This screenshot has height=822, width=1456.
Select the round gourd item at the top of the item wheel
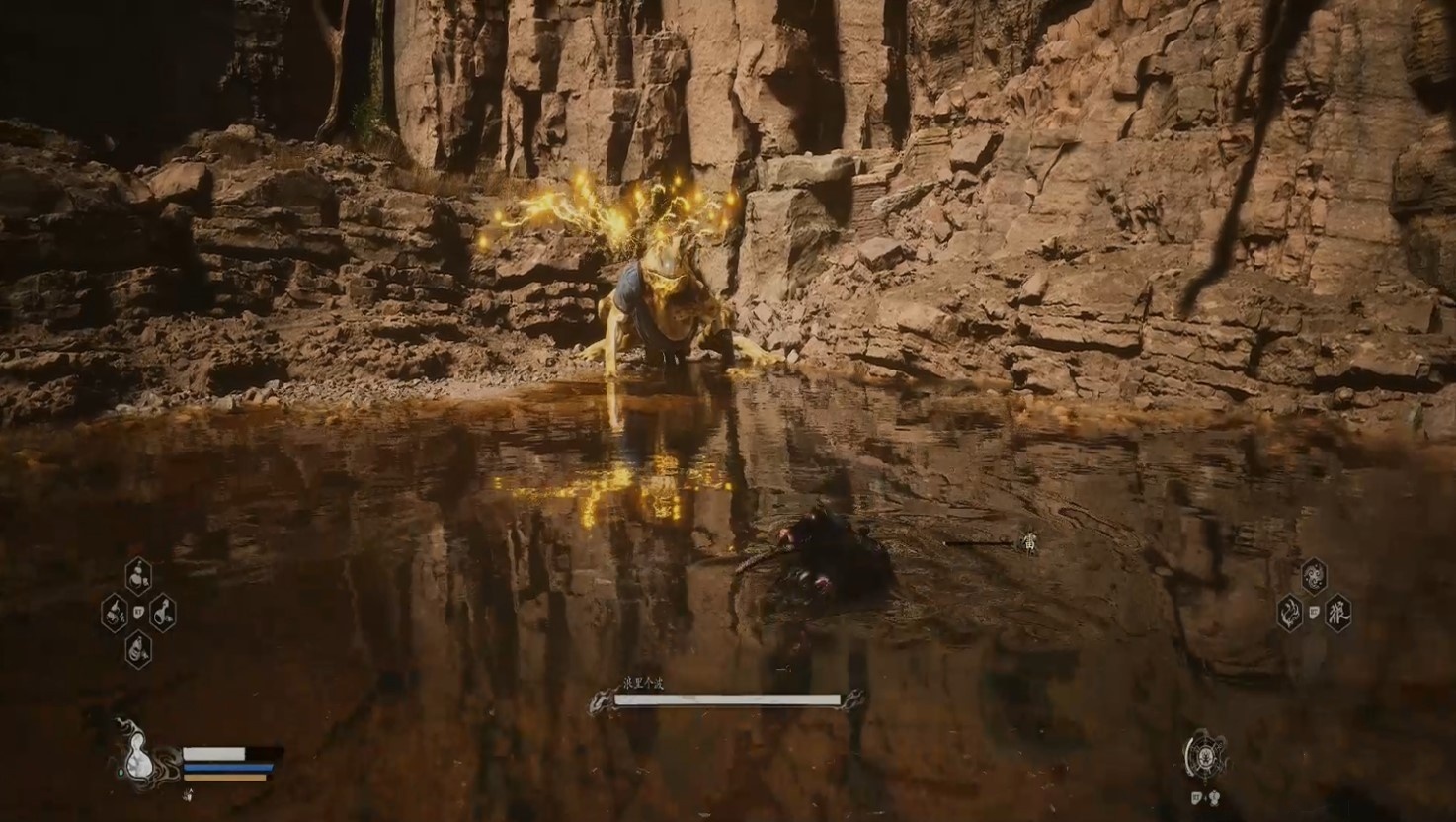click(138, 574)
